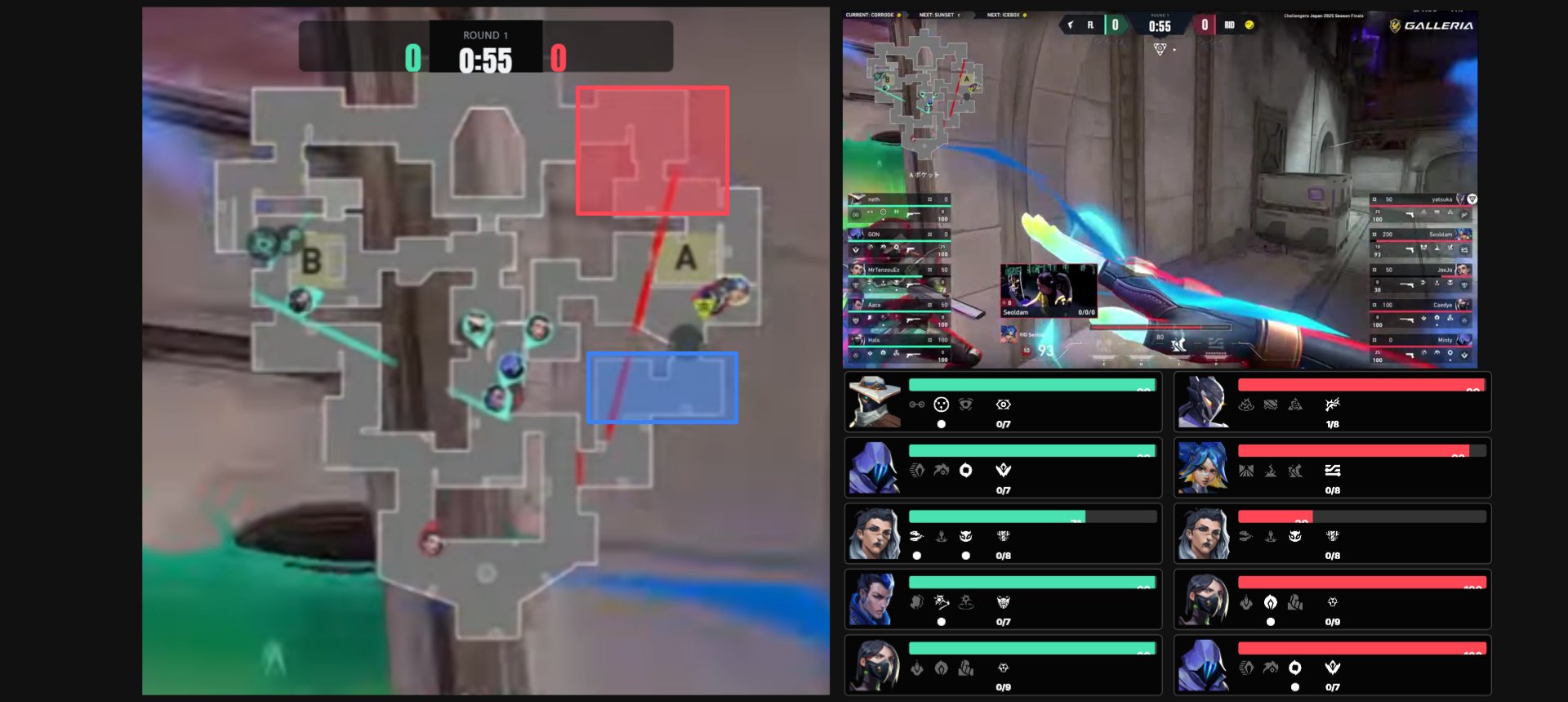Image resolution: width=1568 pixels, height=702 pixels.
Task: Click the B site marker on the map
Action: 311,262
